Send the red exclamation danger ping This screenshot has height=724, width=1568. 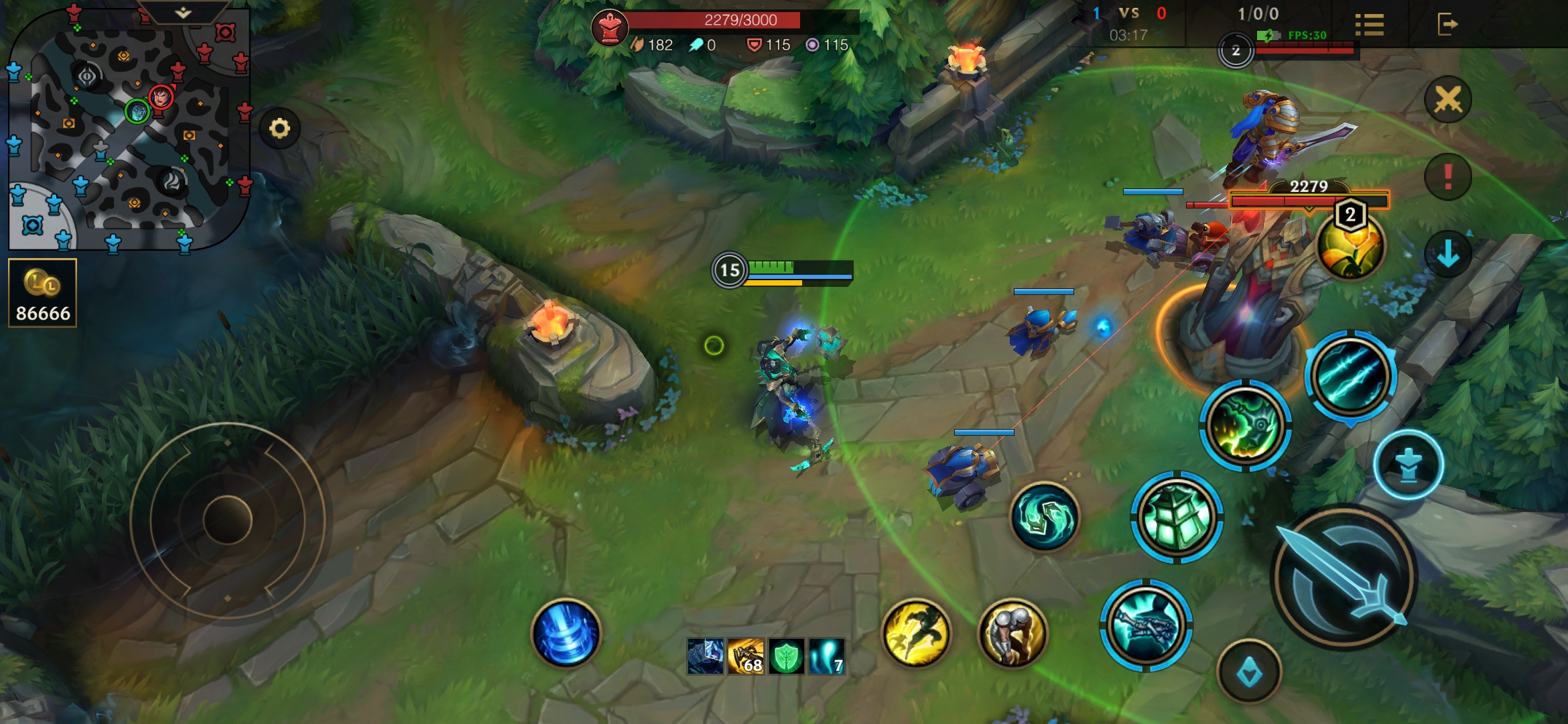[1447, 177]
